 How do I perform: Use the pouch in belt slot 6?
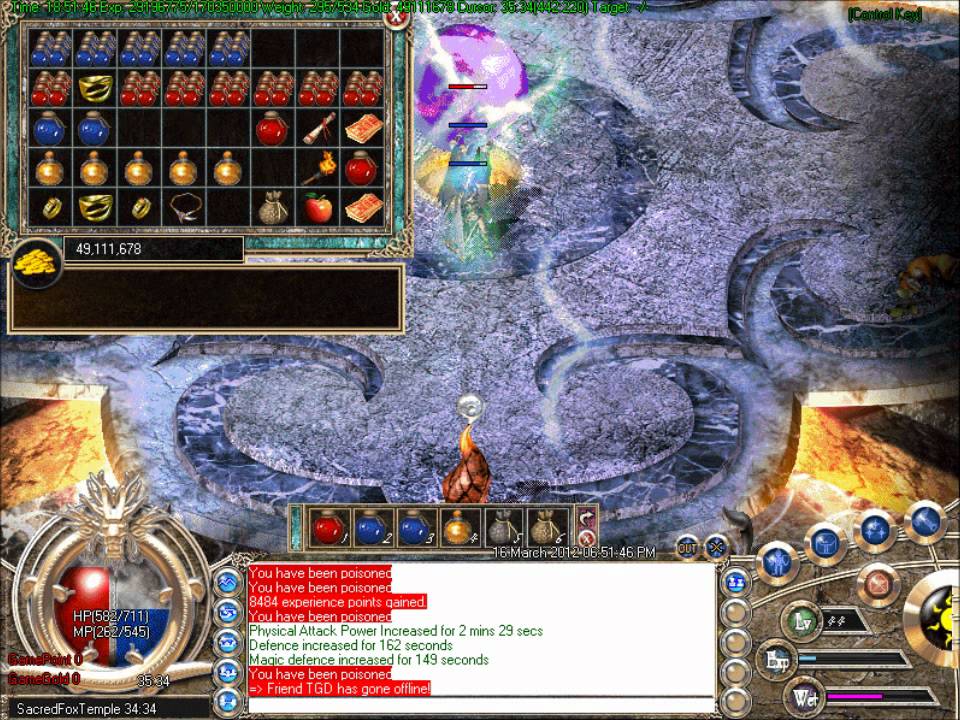(543, 526)
